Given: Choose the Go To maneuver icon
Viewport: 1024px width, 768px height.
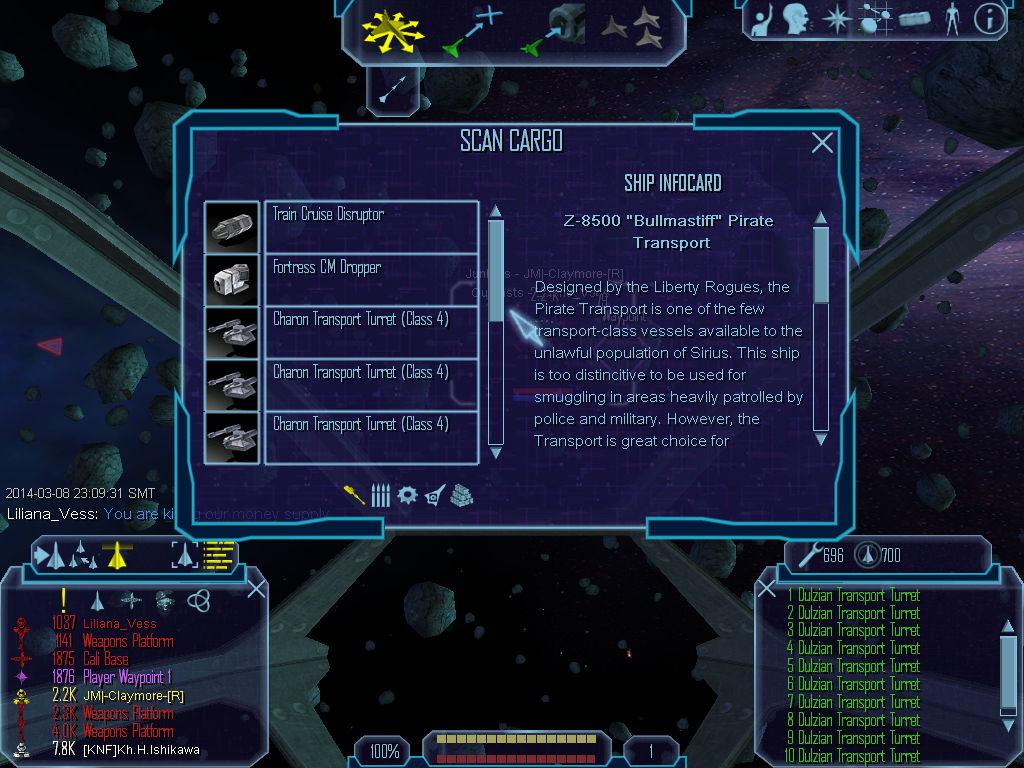Looking at the screenshot, I should click(x=474, y=30).
